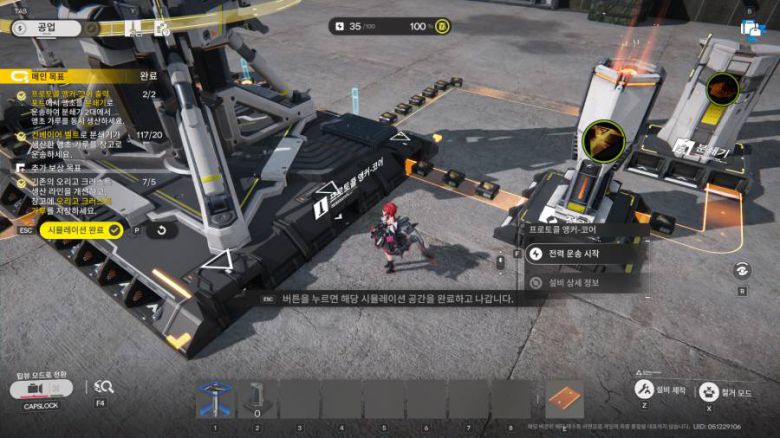
Task: Activate 철거 모드 demolish mode
Action: (x=710, y=390)
